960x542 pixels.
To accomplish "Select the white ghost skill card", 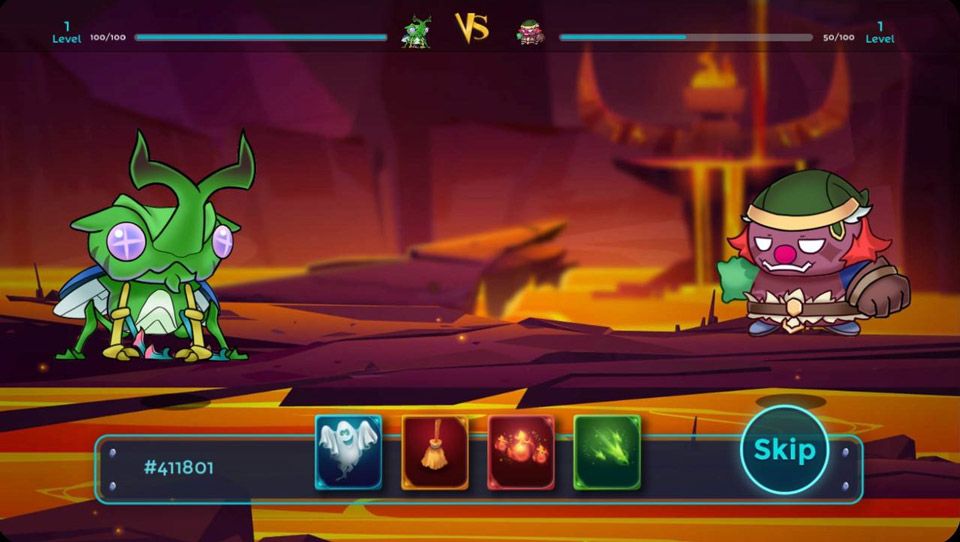I will [x=349, y=452].
